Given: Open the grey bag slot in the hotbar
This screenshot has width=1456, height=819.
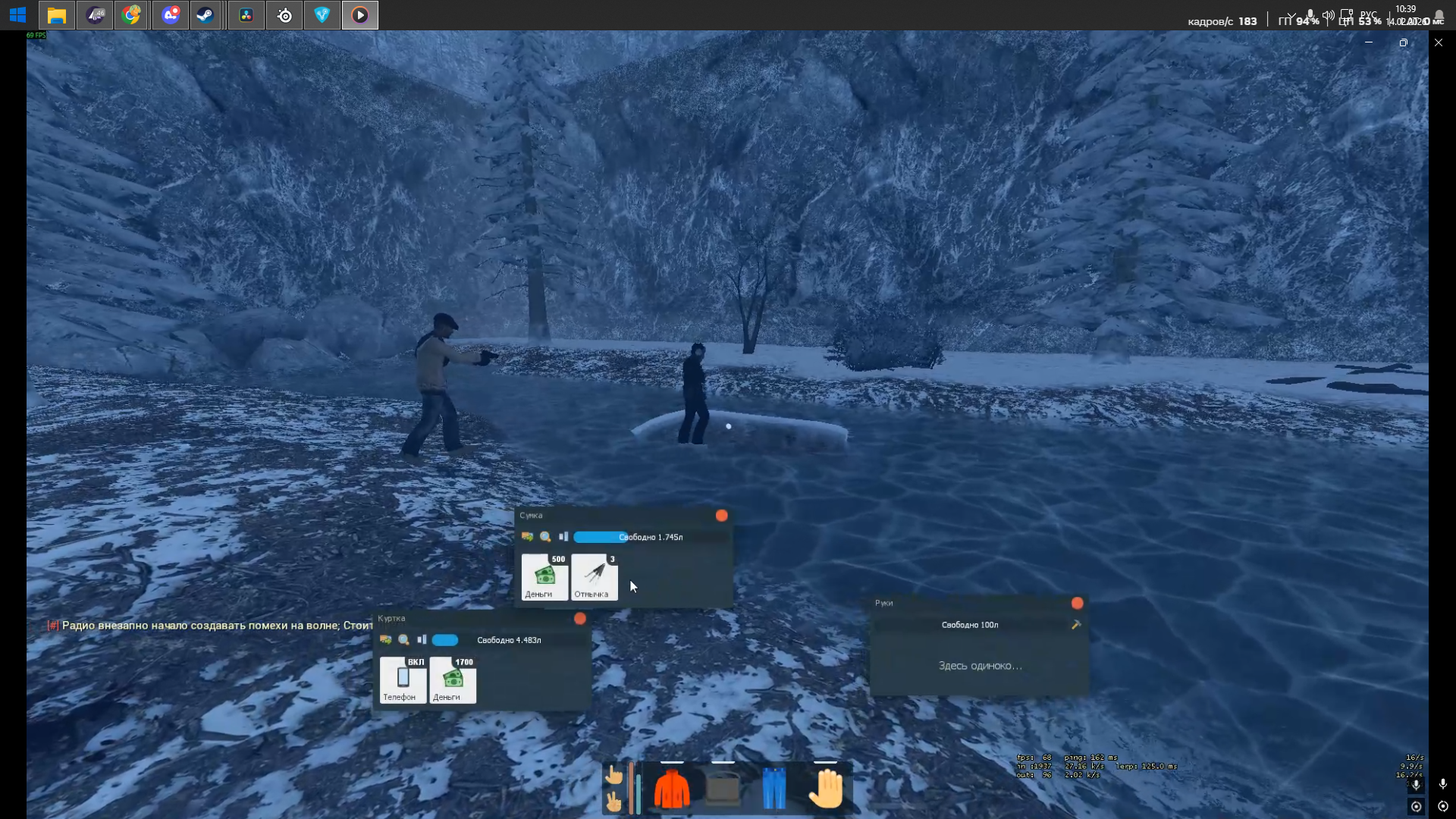Looking at the screenshot, I should point(723,789).
